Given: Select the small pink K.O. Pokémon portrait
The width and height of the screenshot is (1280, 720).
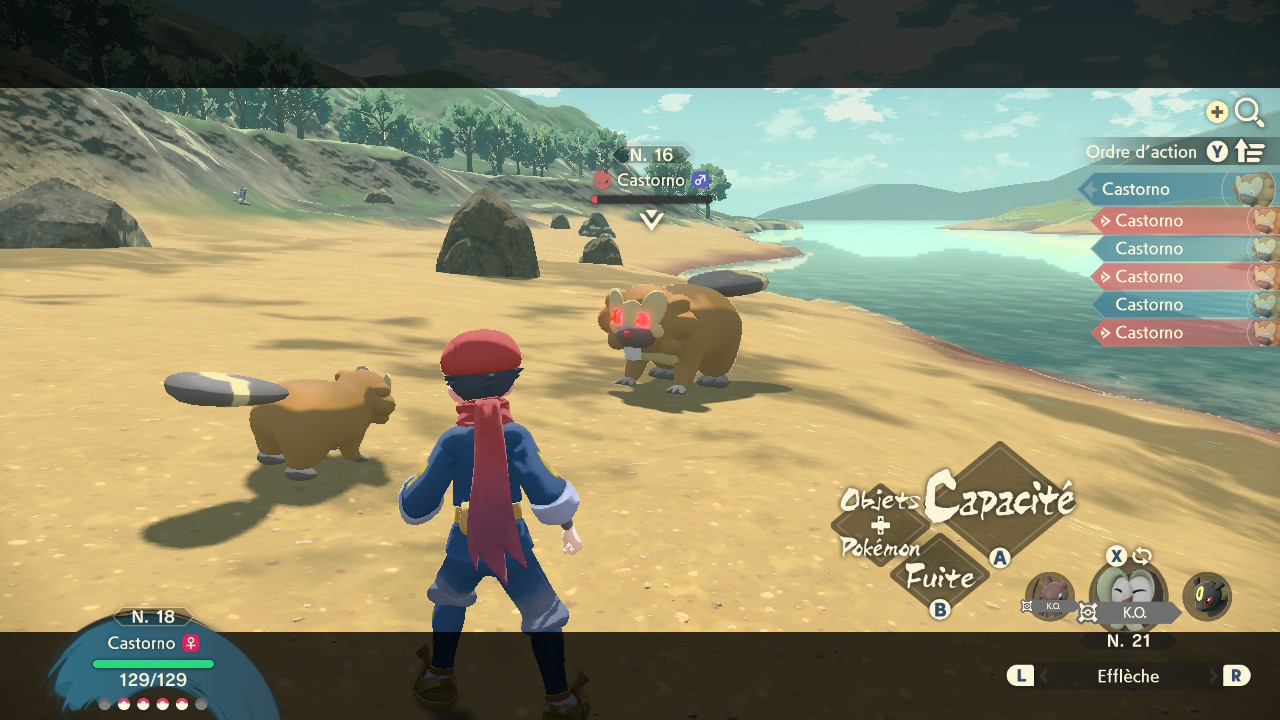Looking at the screenshot, I should (x=1049, y=596).
